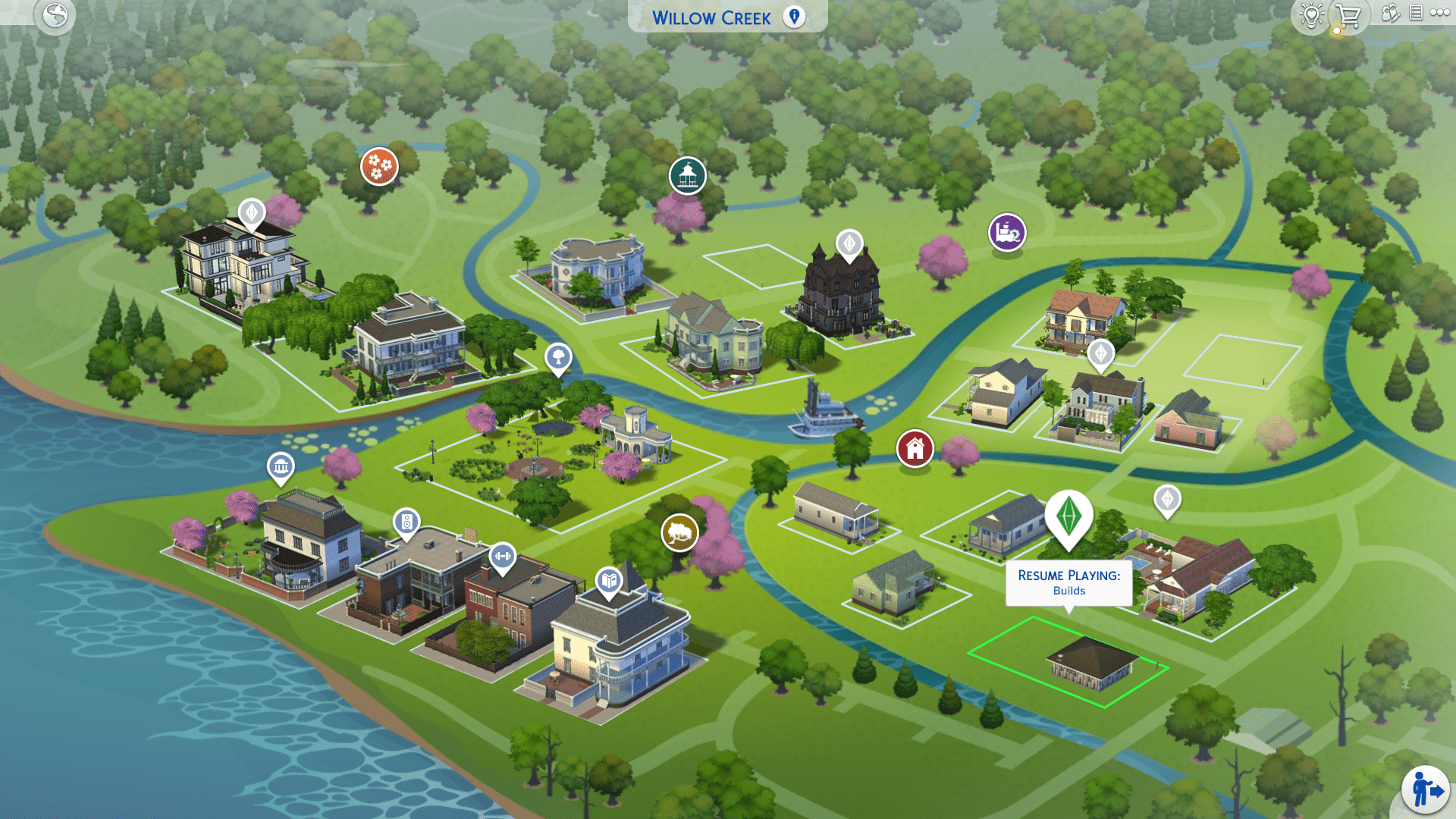Image resolution: width=1456 pixels, height=819 pixels.
Task: Select the speaker lot marker
Action: (x=406, y=522)
